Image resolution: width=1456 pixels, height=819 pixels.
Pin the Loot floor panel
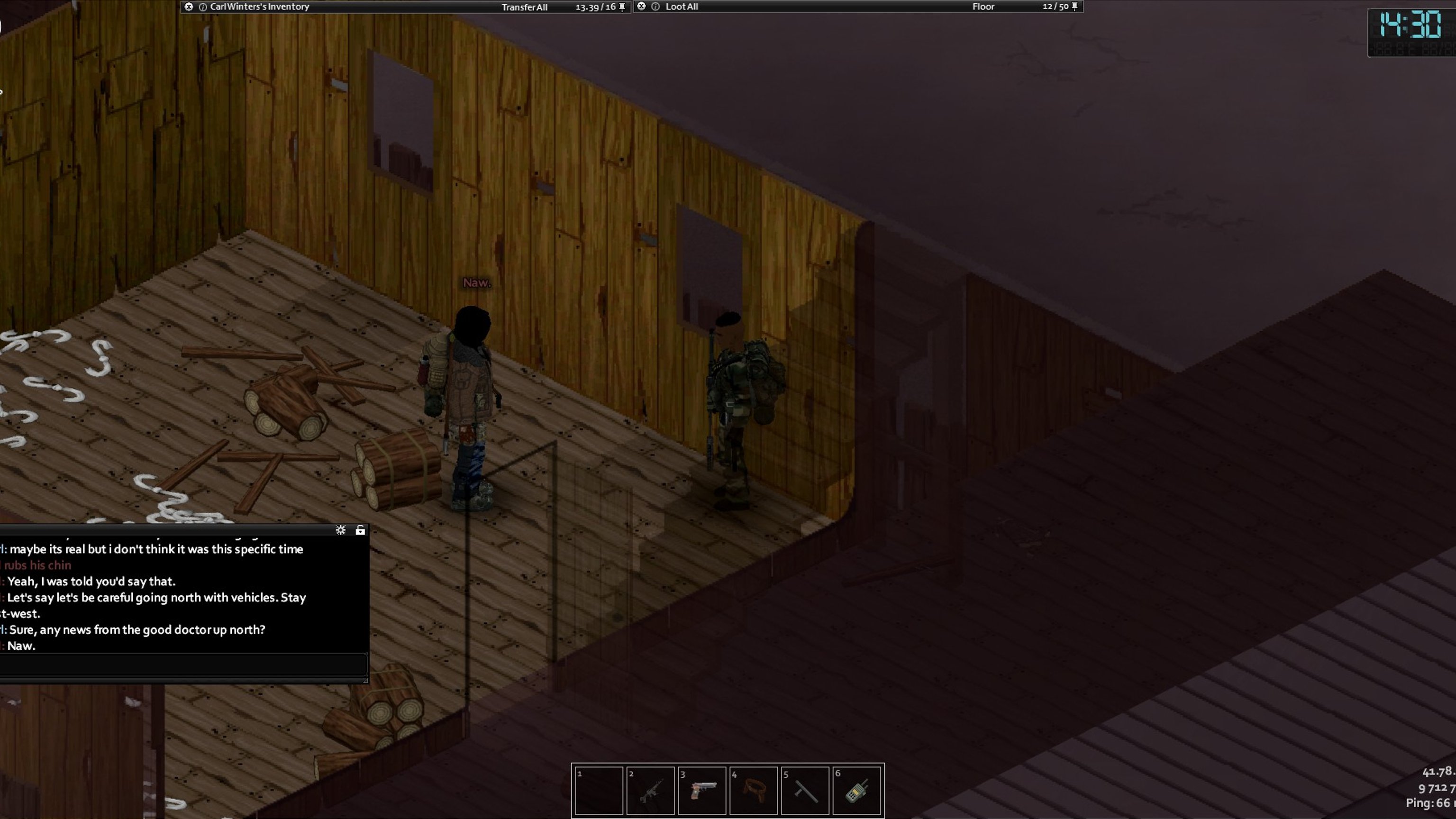[x=1074, y=7]
